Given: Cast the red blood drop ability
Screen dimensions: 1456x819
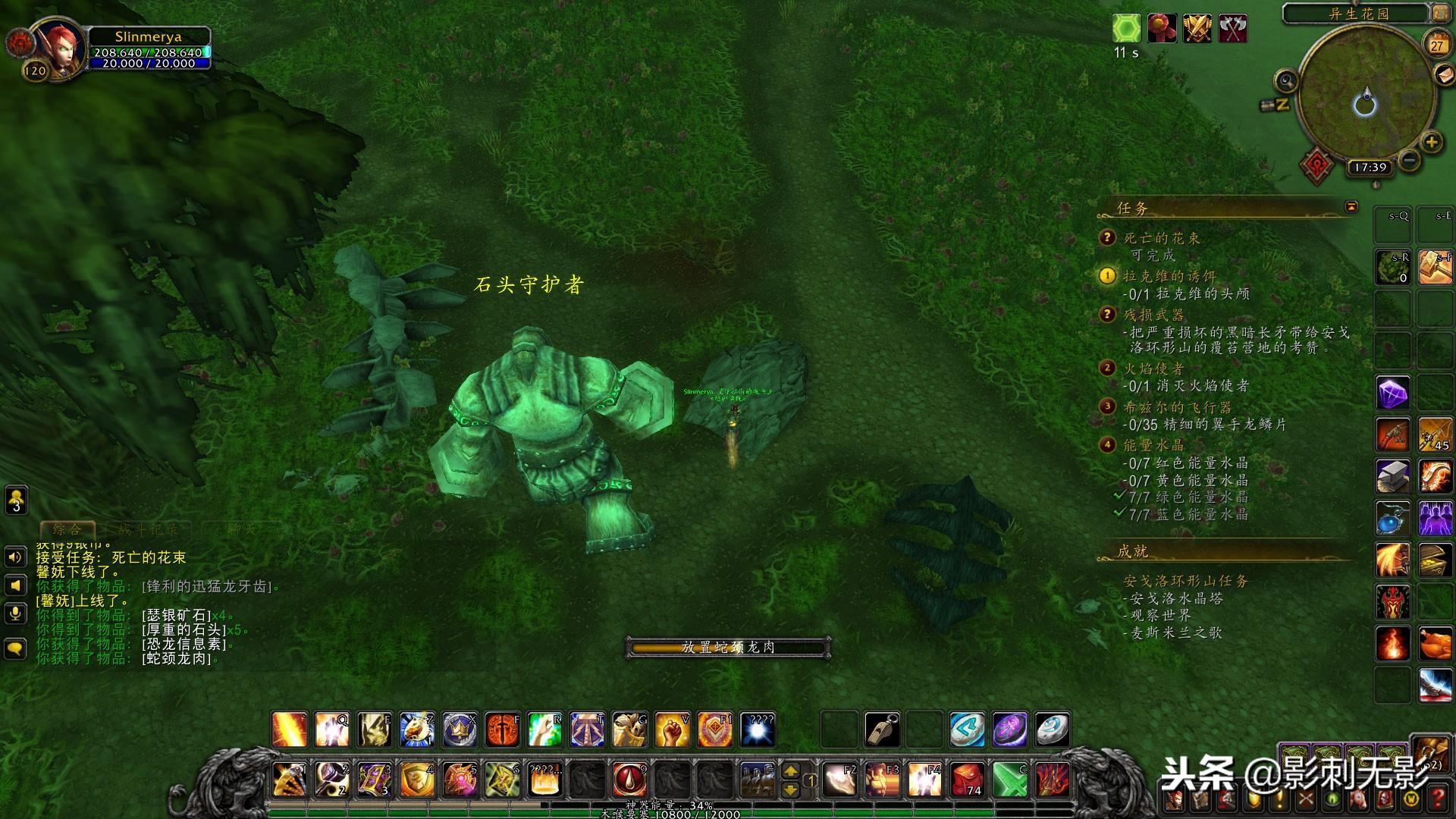Looking at the screenshot, I should click(x=629, y=780).
